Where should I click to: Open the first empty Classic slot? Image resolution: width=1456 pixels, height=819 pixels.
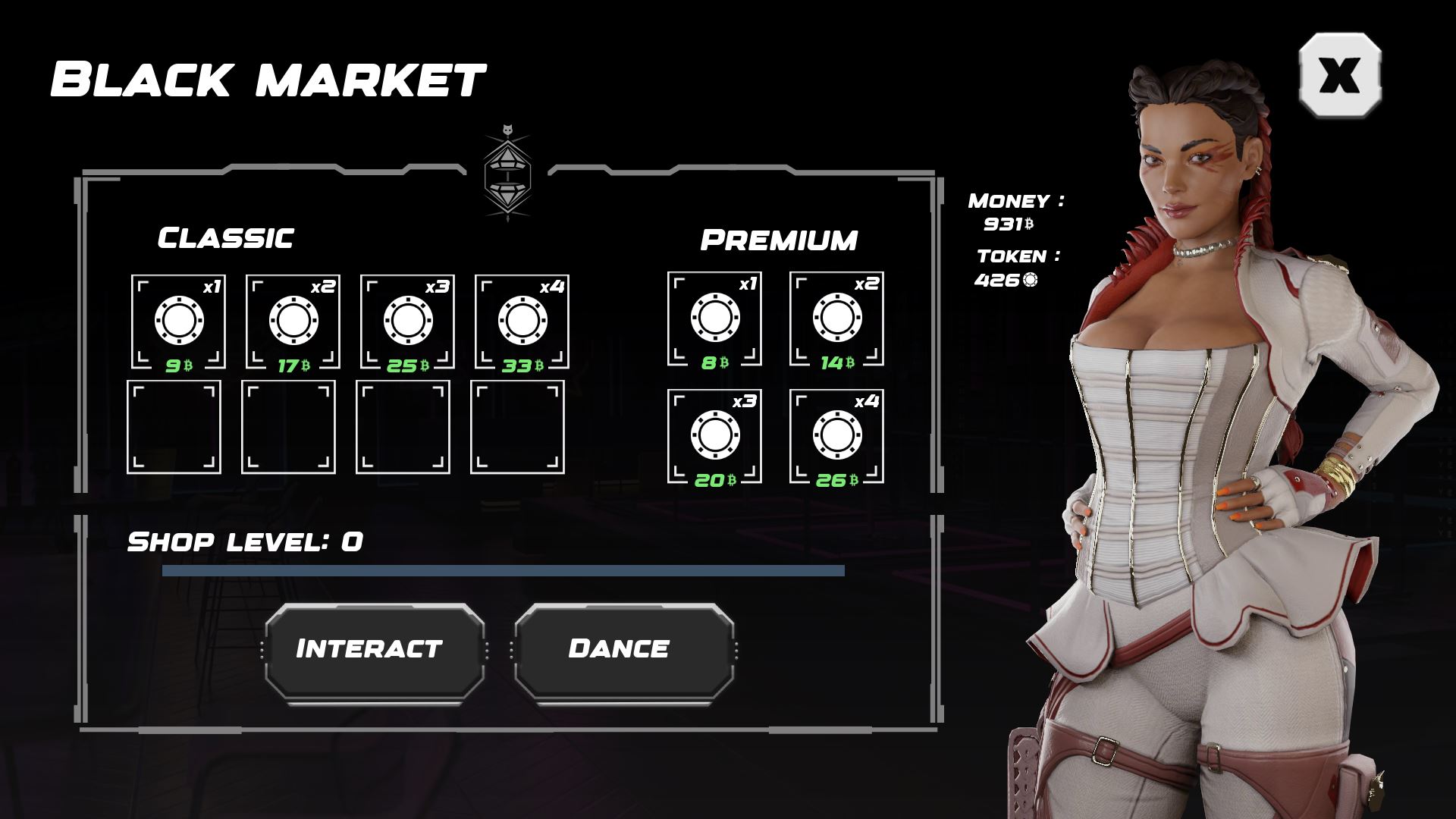click(173, 427)
